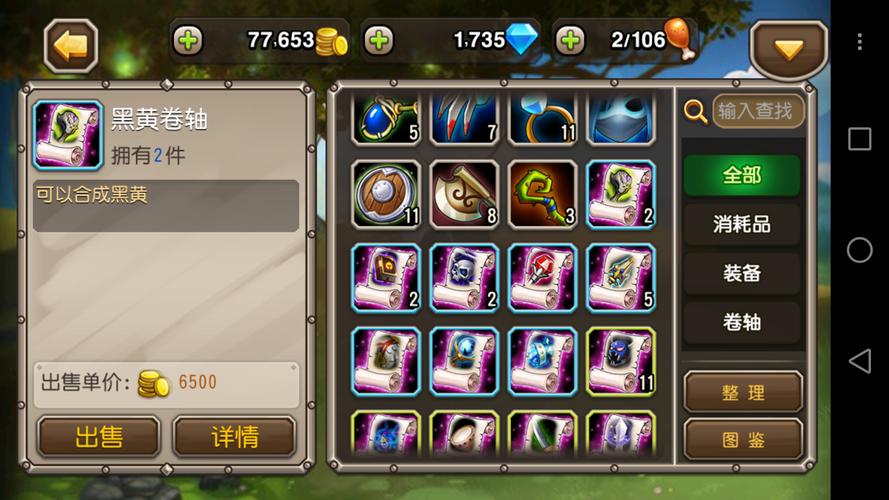Select the green serpent staff slot

(542, 194)
